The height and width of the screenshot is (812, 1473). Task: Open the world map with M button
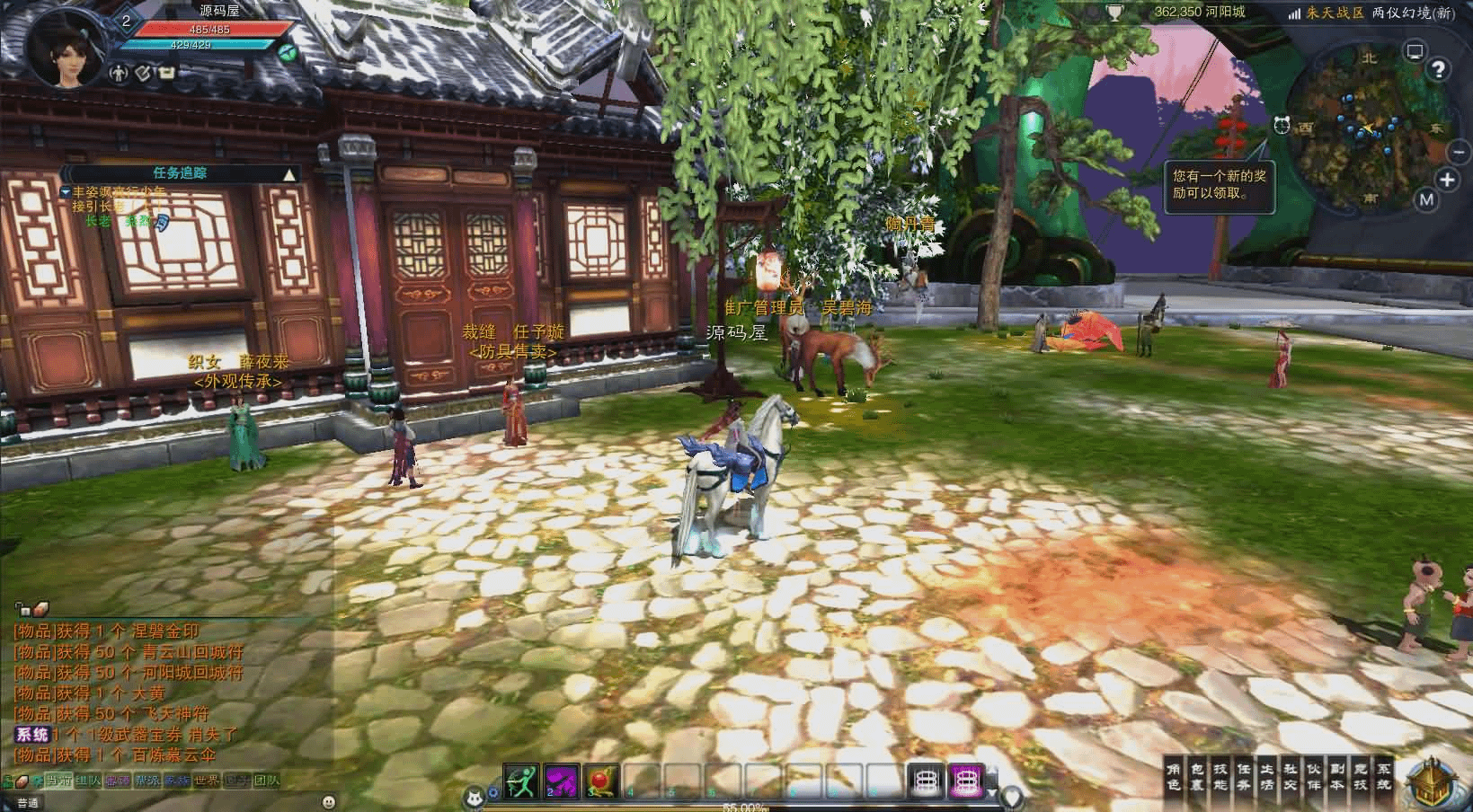1426,199
